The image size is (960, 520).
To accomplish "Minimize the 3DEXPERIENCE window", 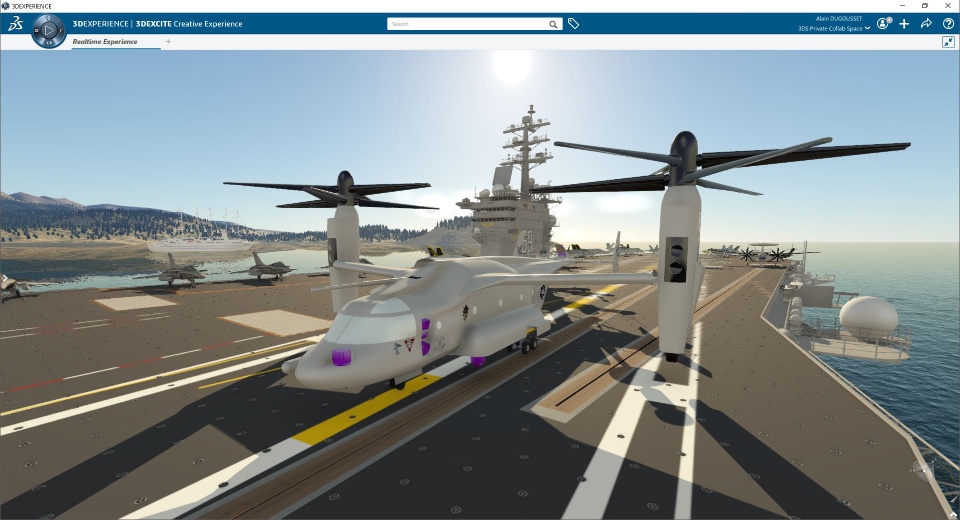I will 898,5.
